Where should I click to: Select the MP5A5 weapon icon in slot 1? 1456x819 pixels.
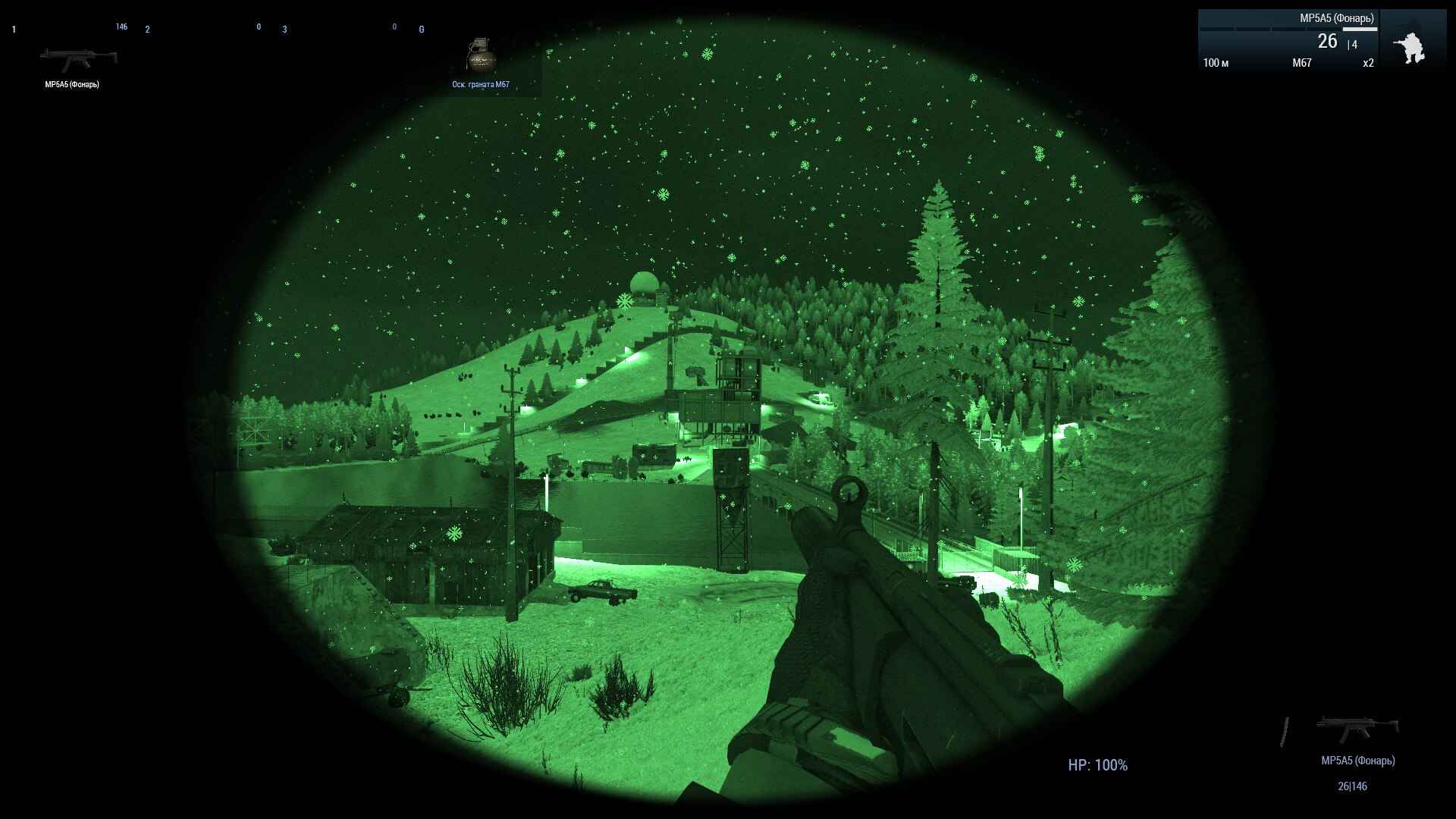tap(80, 57)
